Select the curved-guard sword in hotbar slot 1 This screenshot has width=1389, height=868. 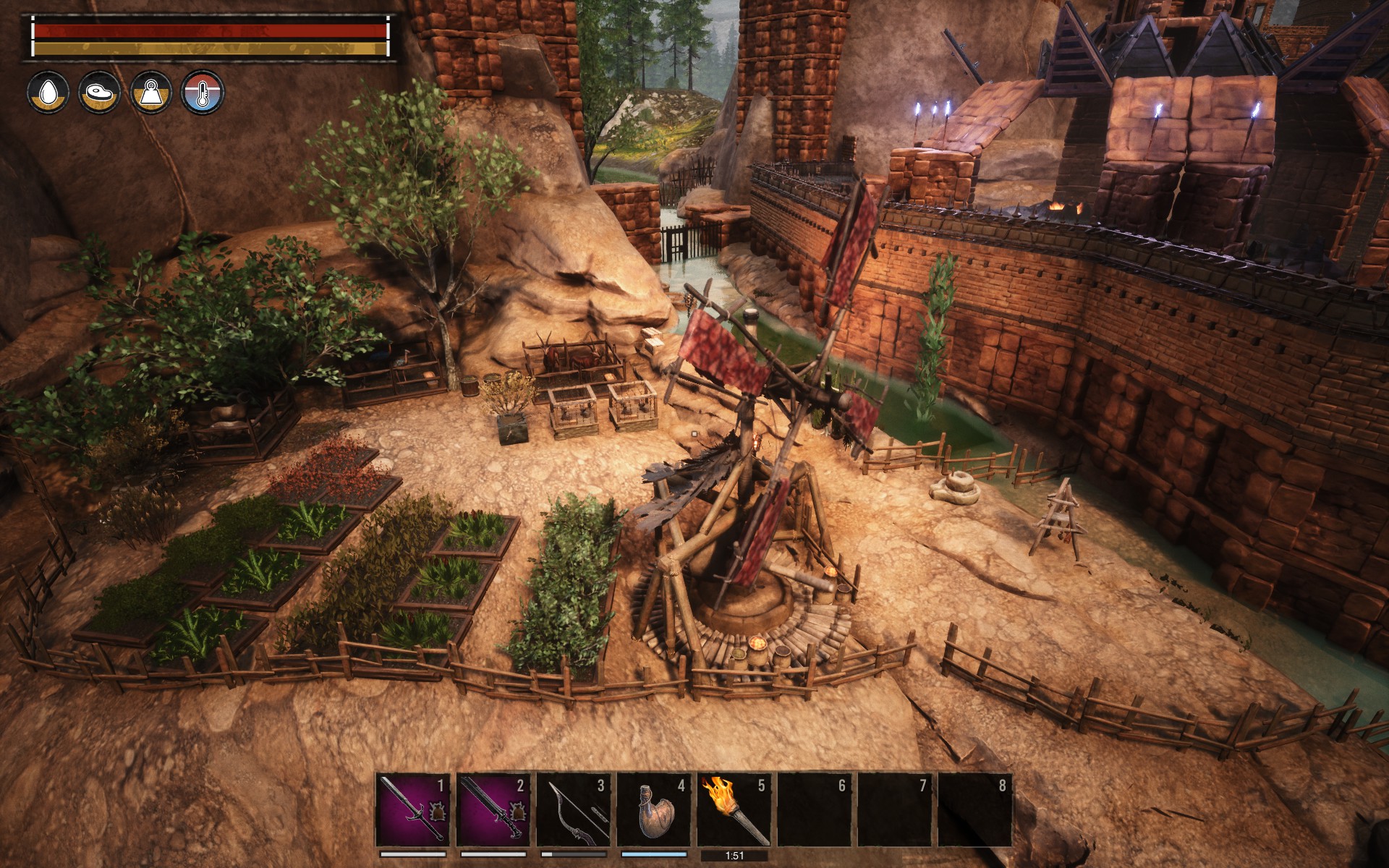click(x=413, y=809)
